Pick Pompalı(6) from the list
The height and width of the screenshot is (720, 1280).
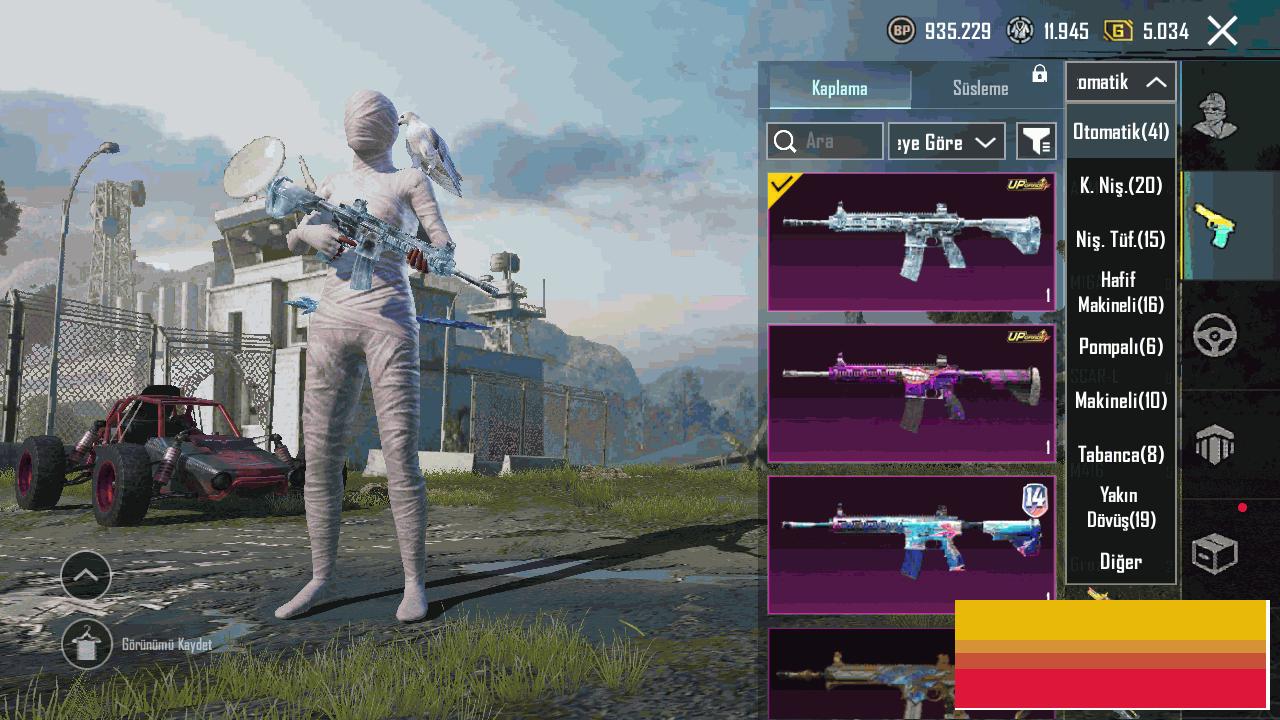coord(1121,346)
